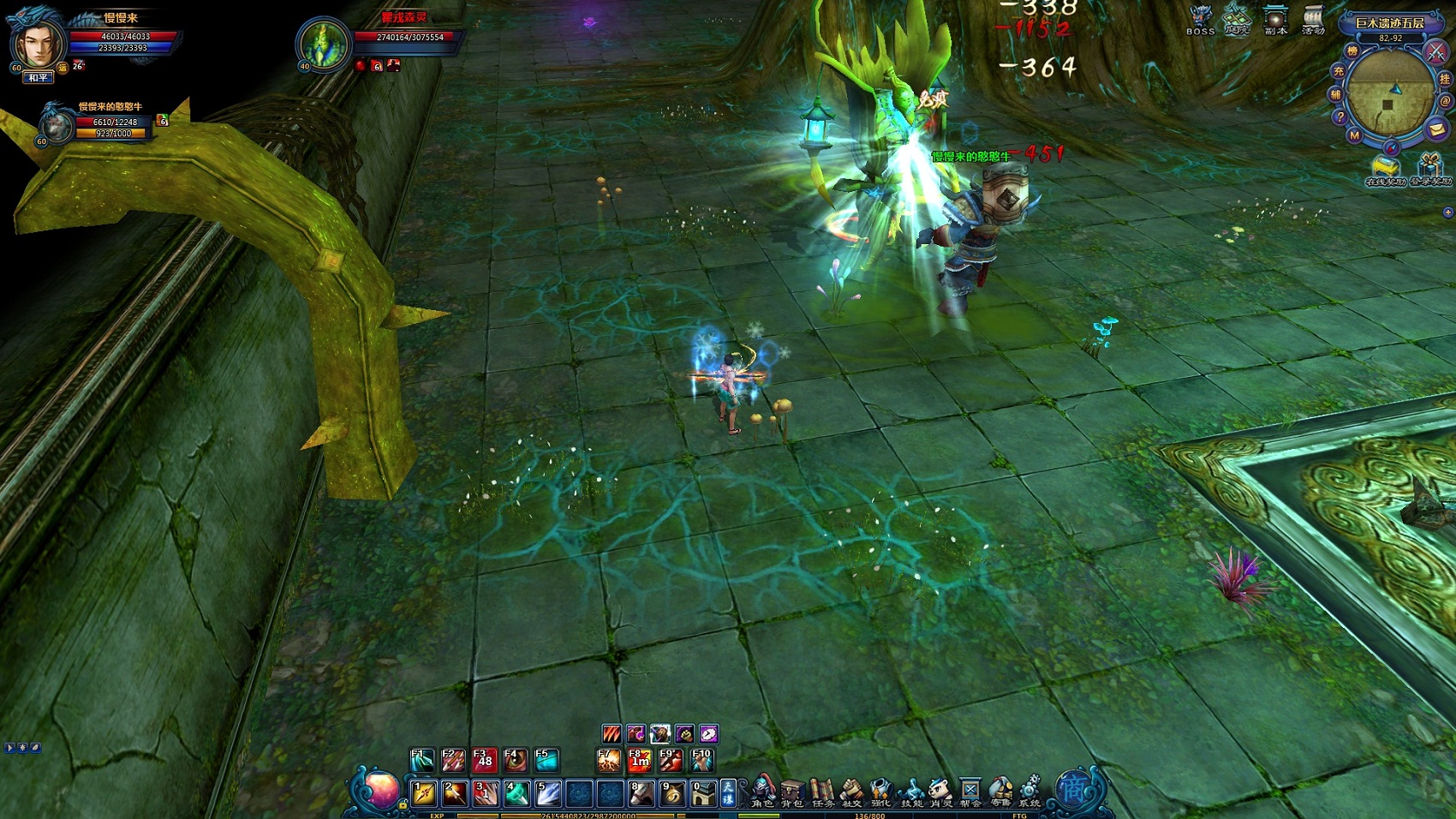The image size is (1456, 819).
Task: Open the 背包 backpack chest
Action: [792, 792]
